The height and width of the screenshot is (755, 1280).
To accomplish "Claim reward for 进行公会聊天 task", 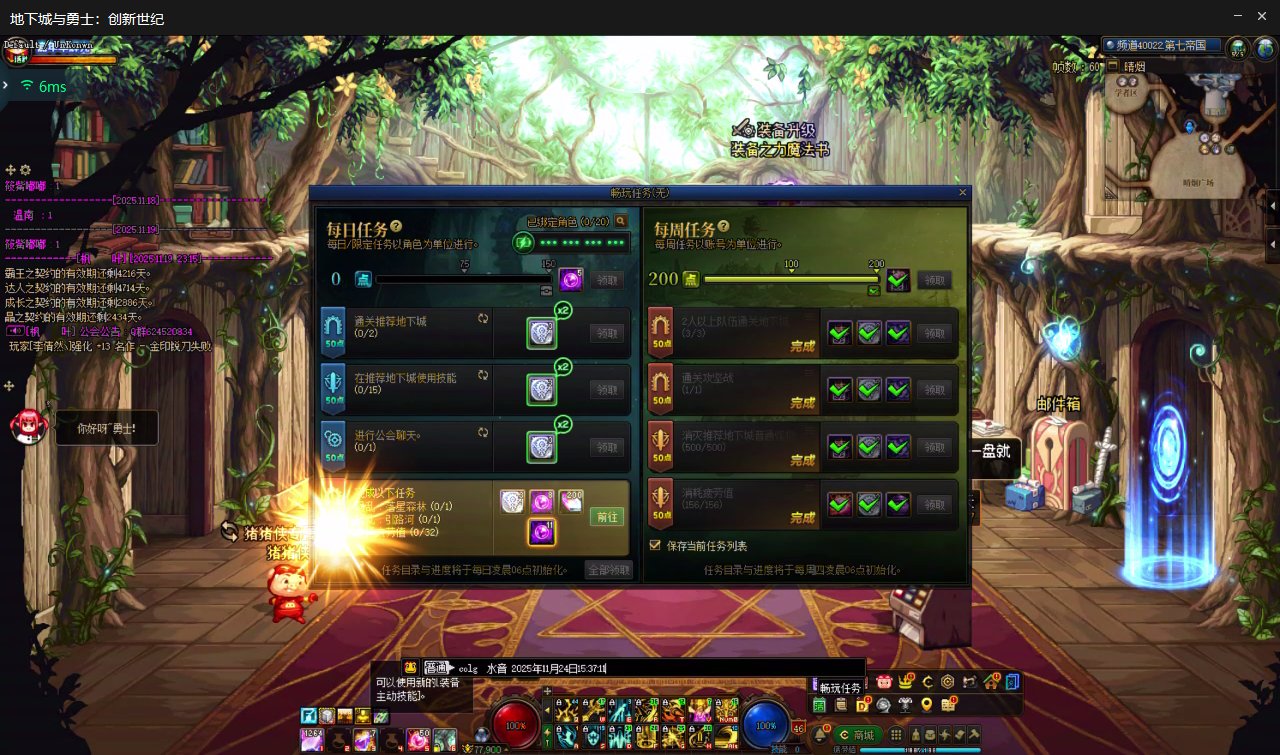I will pyautogui.click(x=607, y=447).
